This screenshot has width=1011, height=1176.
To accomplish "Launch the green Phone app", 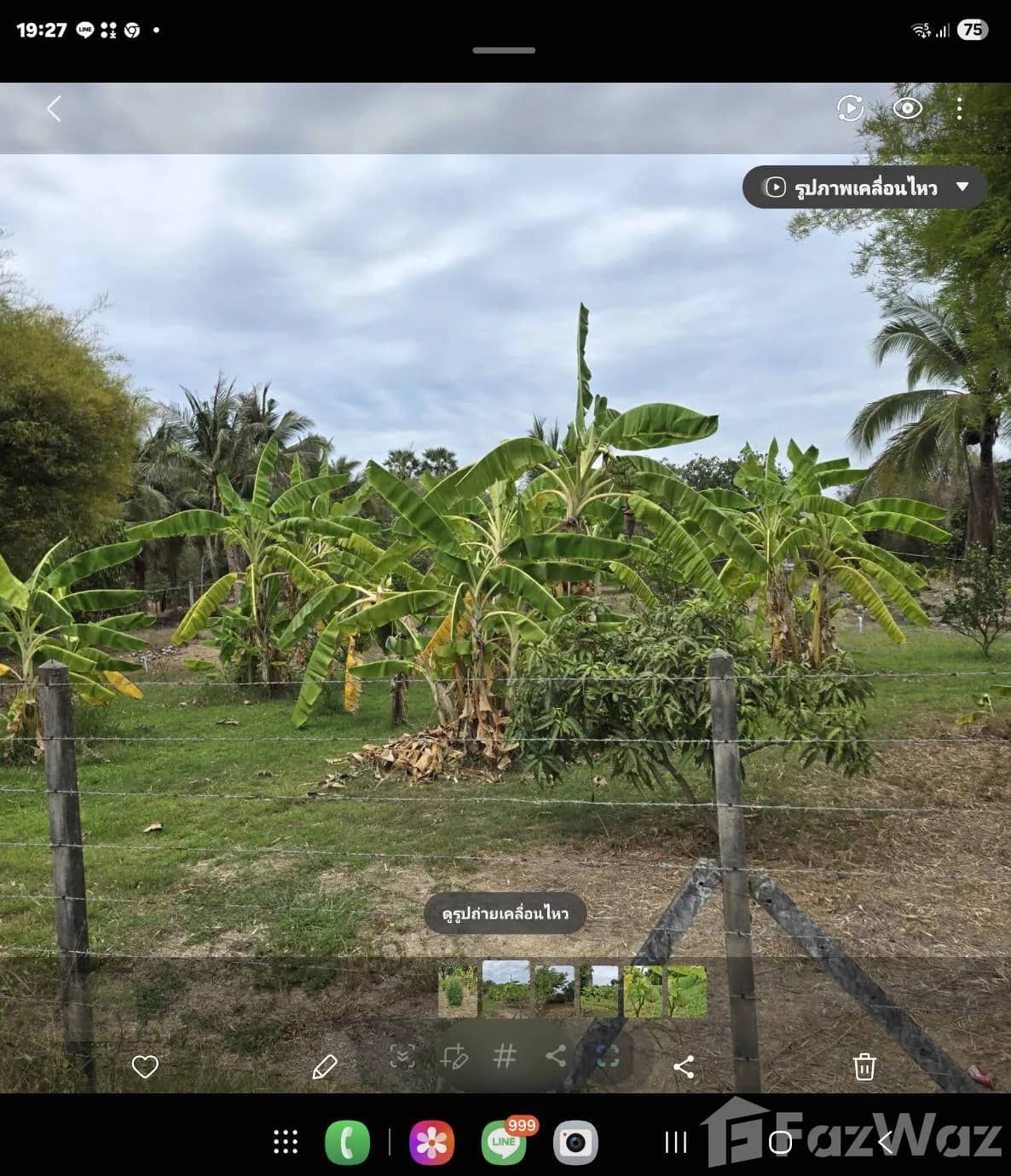I will (348, 1142).
